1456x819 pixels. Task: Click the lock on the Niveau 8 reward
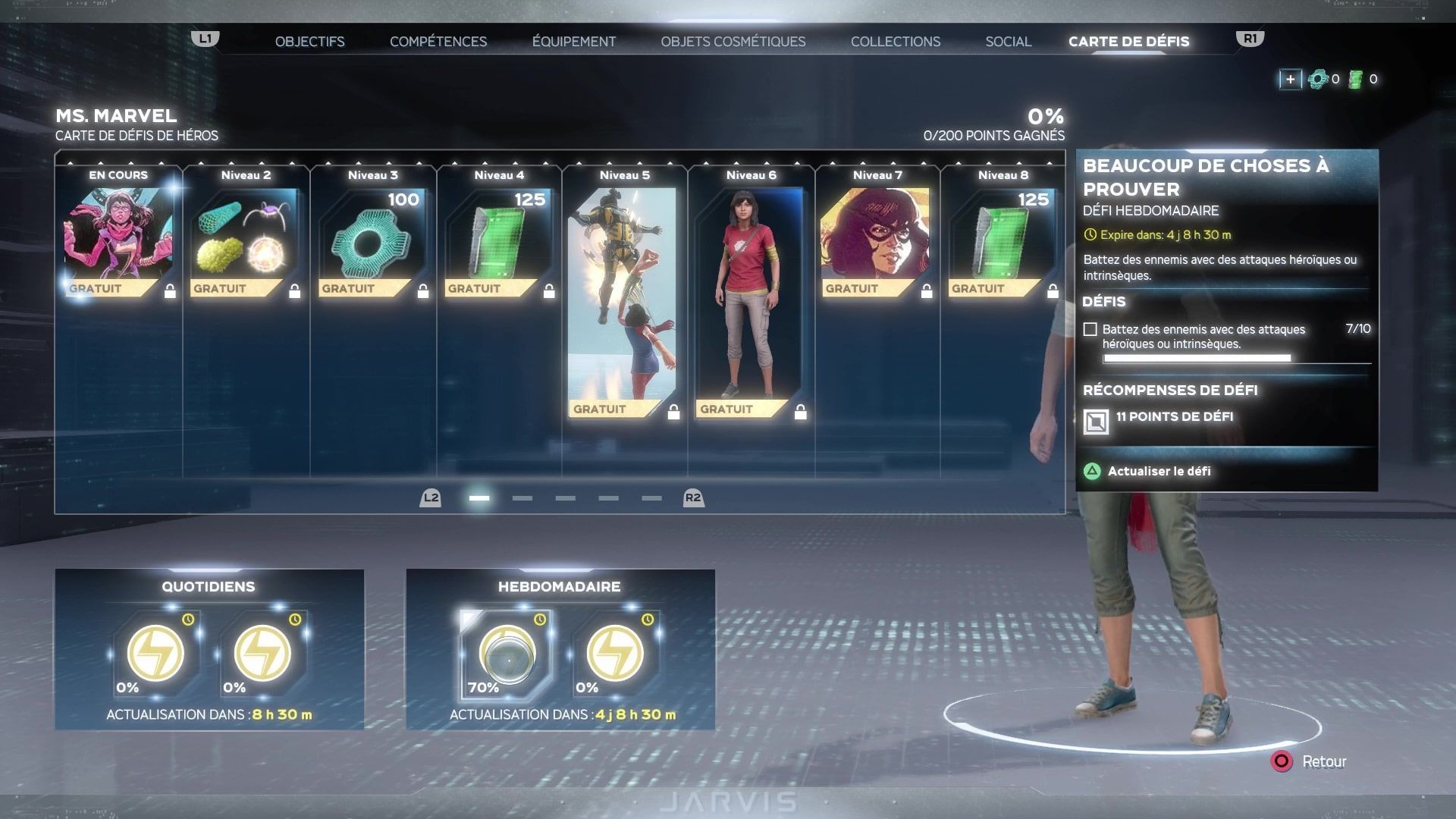click(1052, 288)
